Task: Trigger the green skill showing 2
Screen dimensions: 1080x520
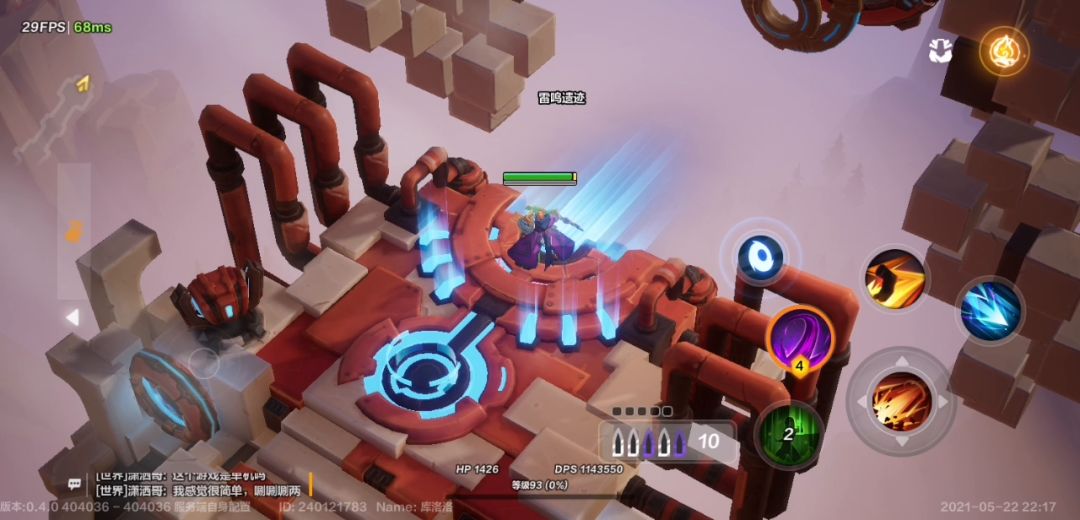Action: pos(789,433)
